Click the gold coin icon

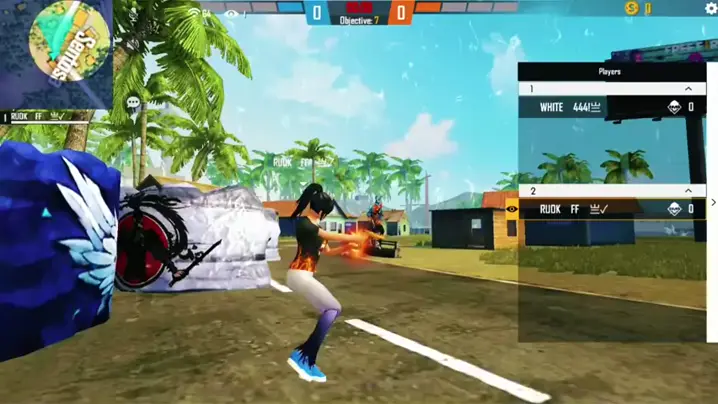click(631, 8)
